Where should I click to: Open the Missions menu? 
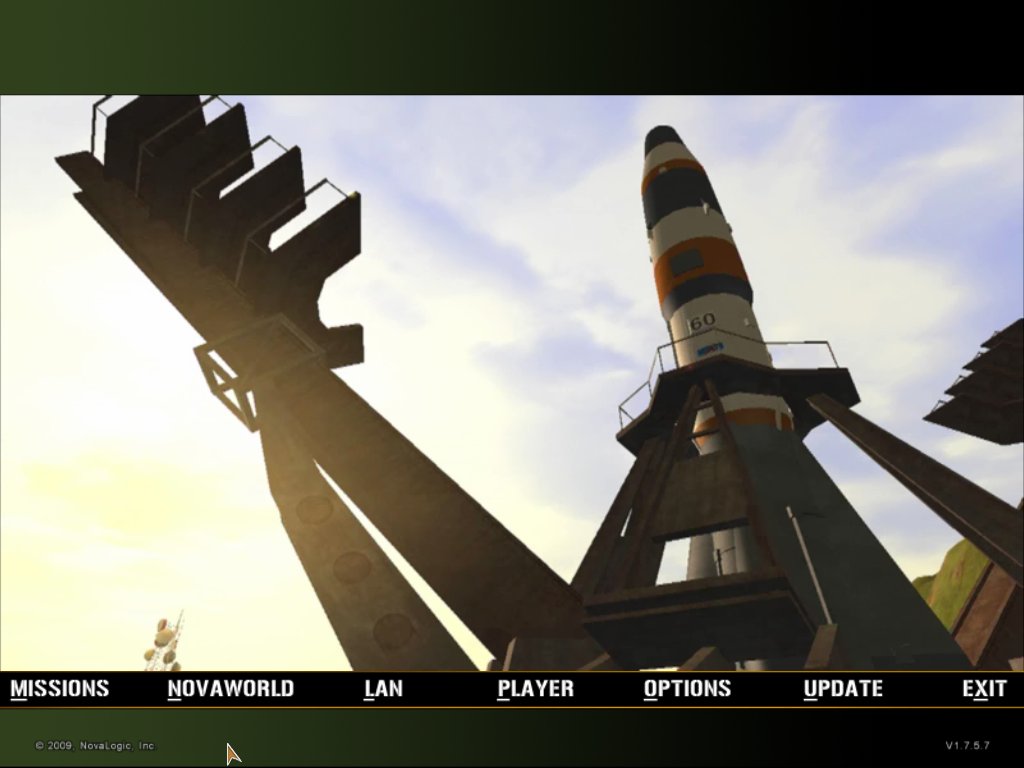60,688
